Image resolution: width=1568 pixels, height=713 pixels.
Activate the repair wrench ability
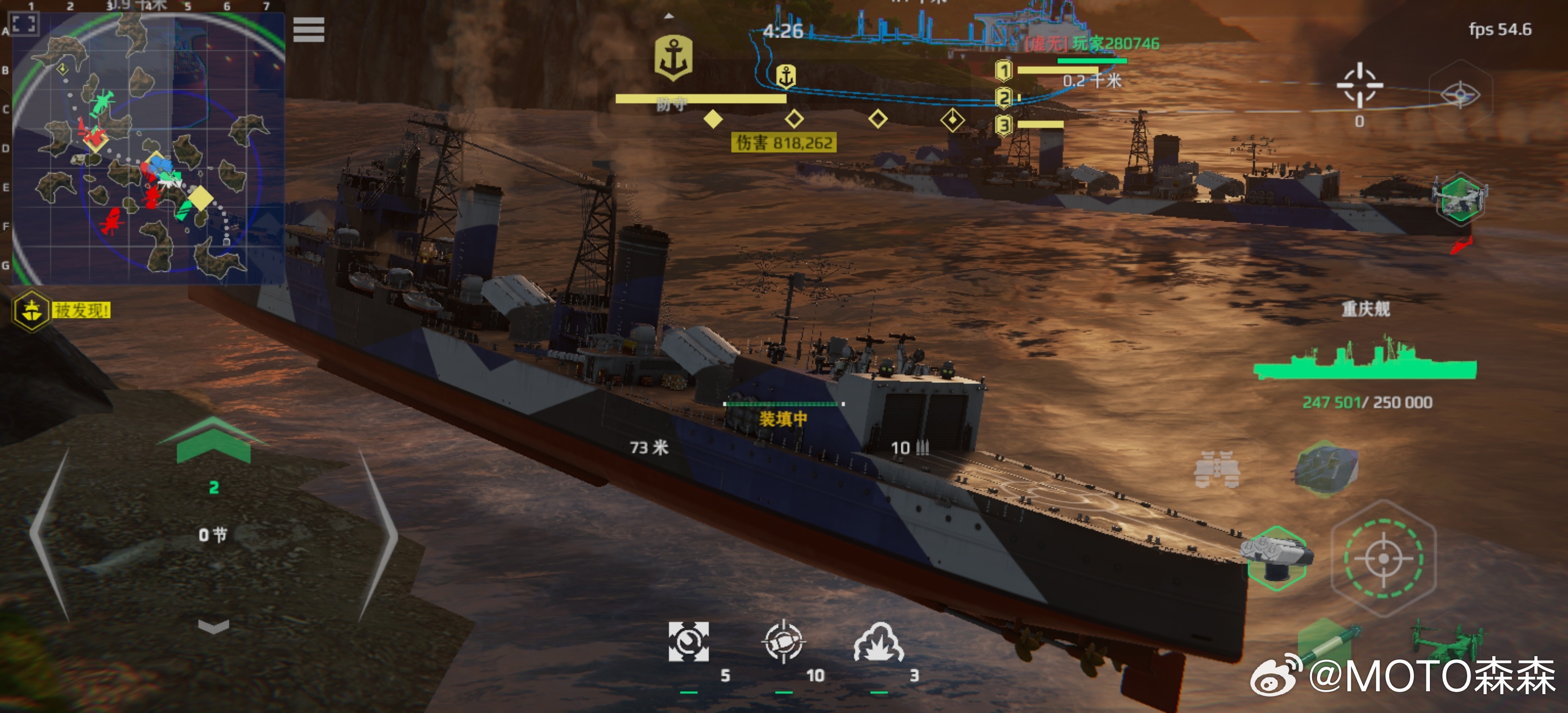688,642
